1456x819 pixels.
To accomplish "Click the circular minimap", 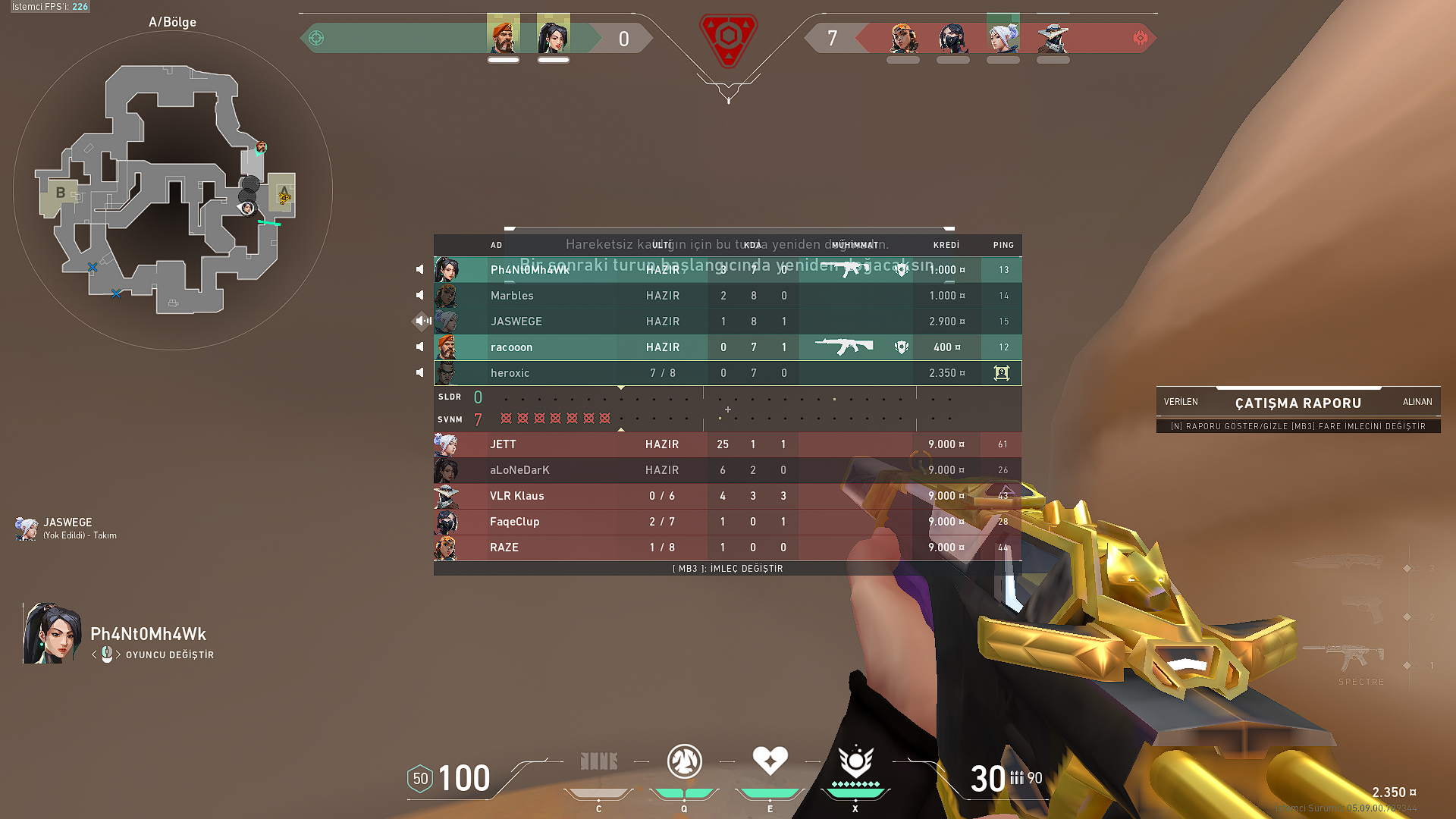I will (173, 191).
